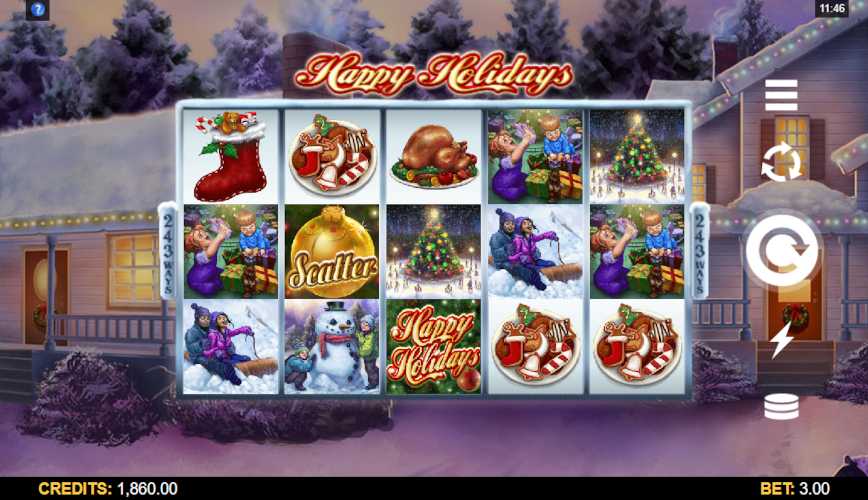The image size is (868, 500).
Task: Click the blue question mark help icon
Action: coord(38,9)
